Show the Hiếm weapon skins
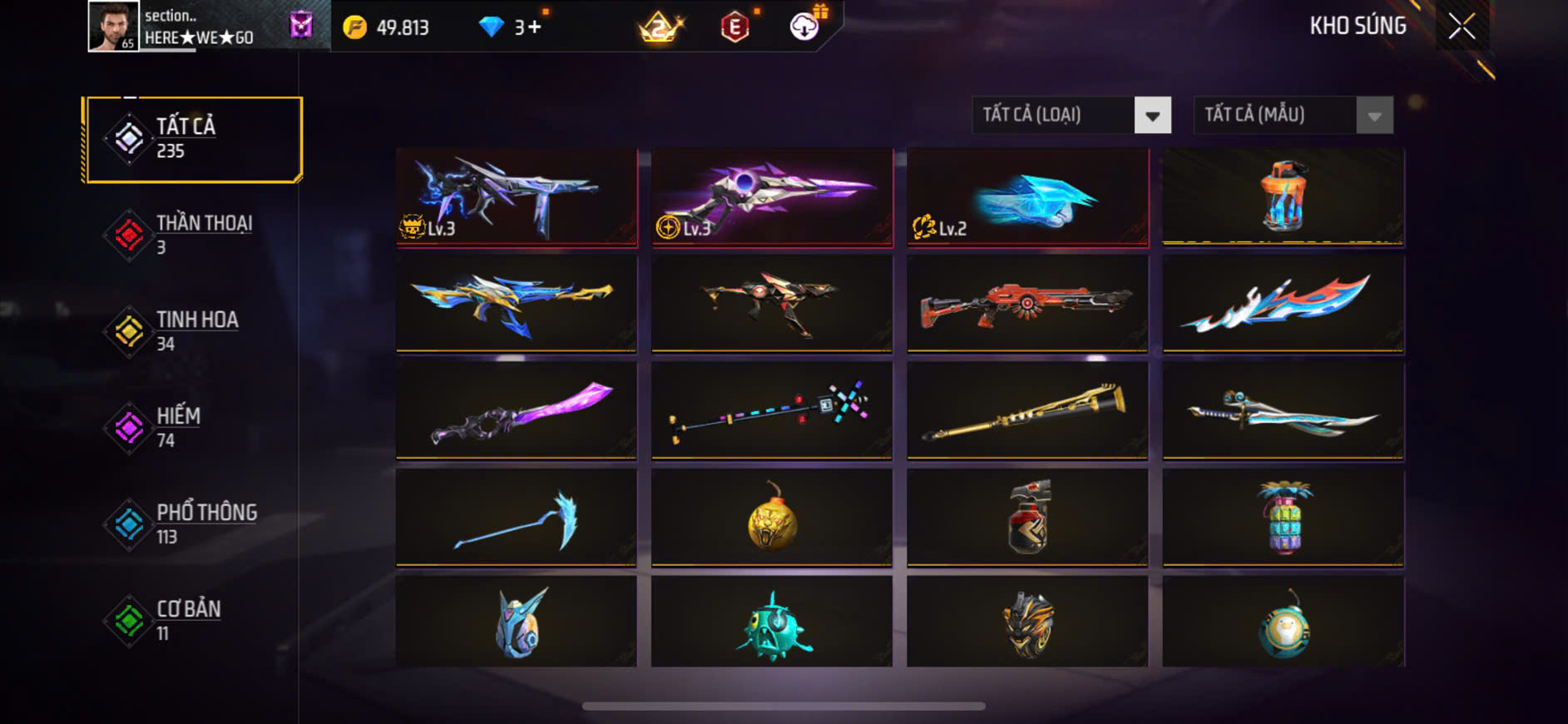Screen dimensions: 1568x724 point(193,428)
